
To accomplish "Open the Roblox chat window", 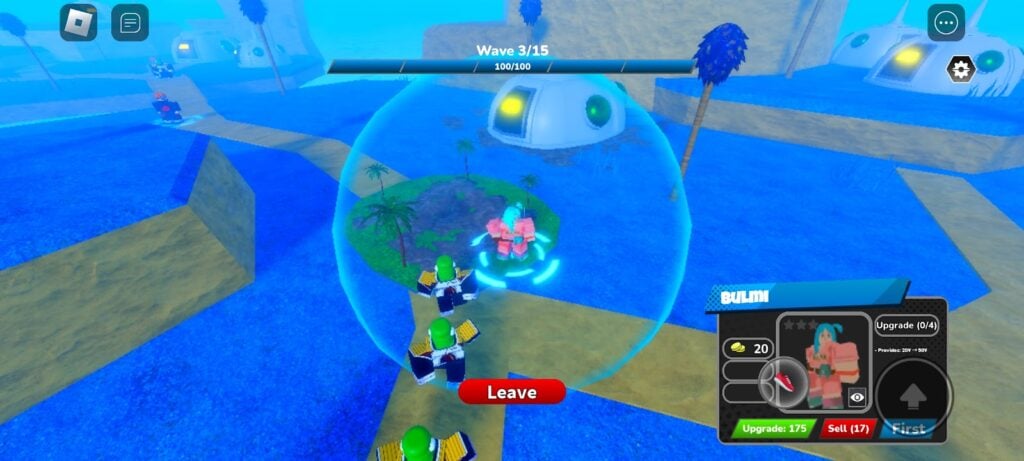I will coord(130,22).
